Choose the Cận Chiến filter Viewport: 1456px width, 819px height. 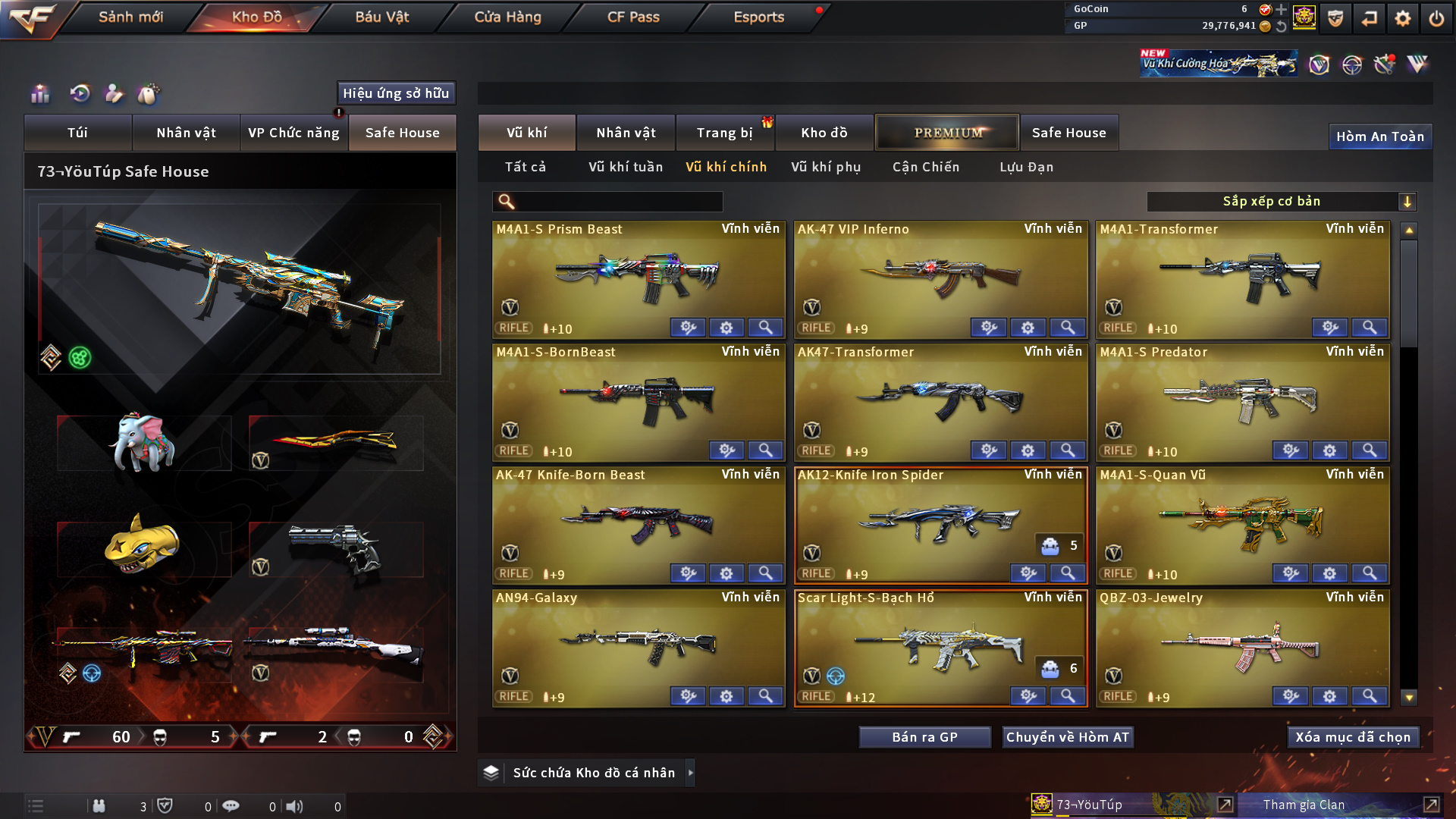point(926,167)
